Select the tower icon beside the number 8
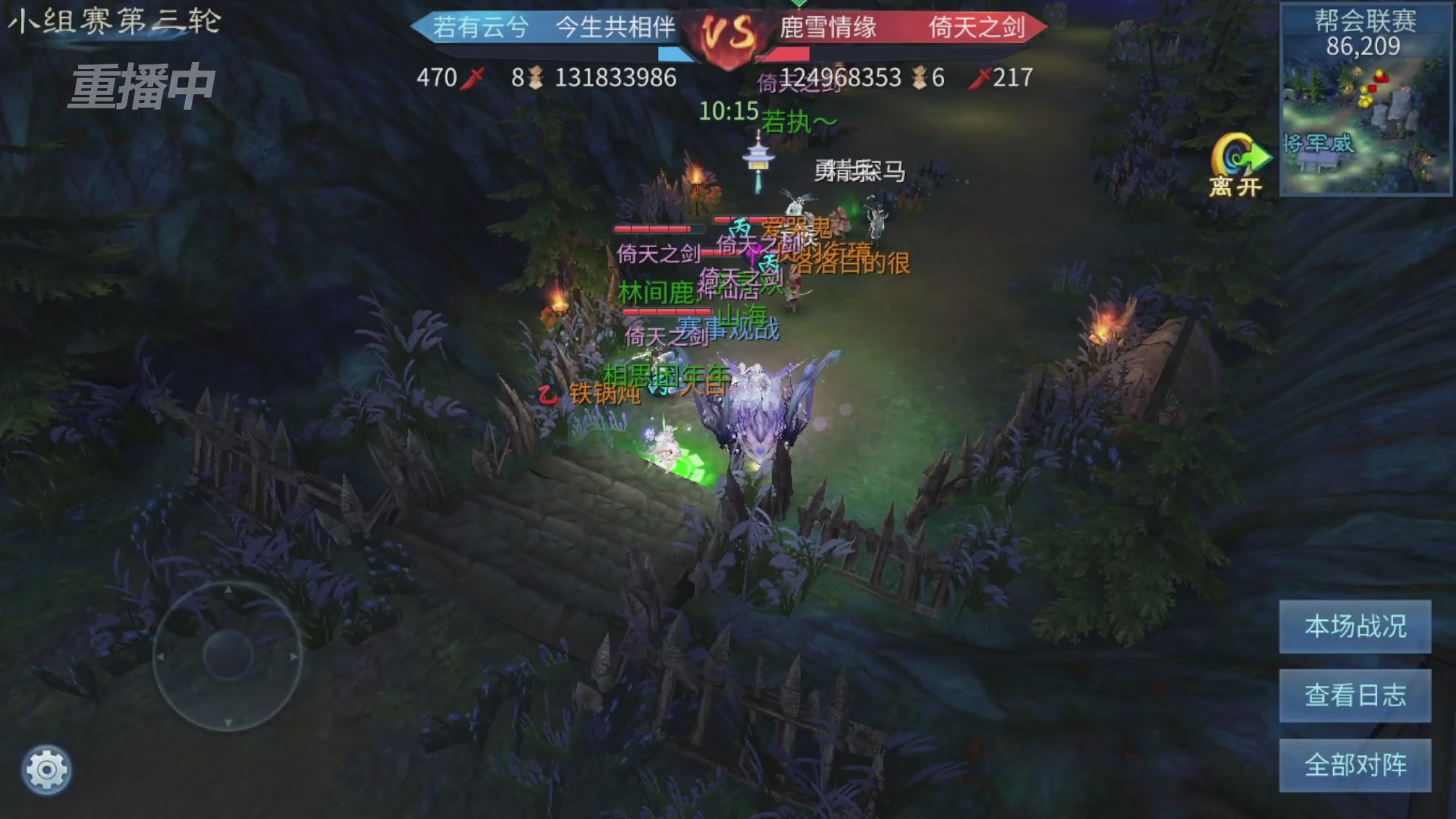The width and height of the screenshot is (1456, 819). [x=536, y=77]
